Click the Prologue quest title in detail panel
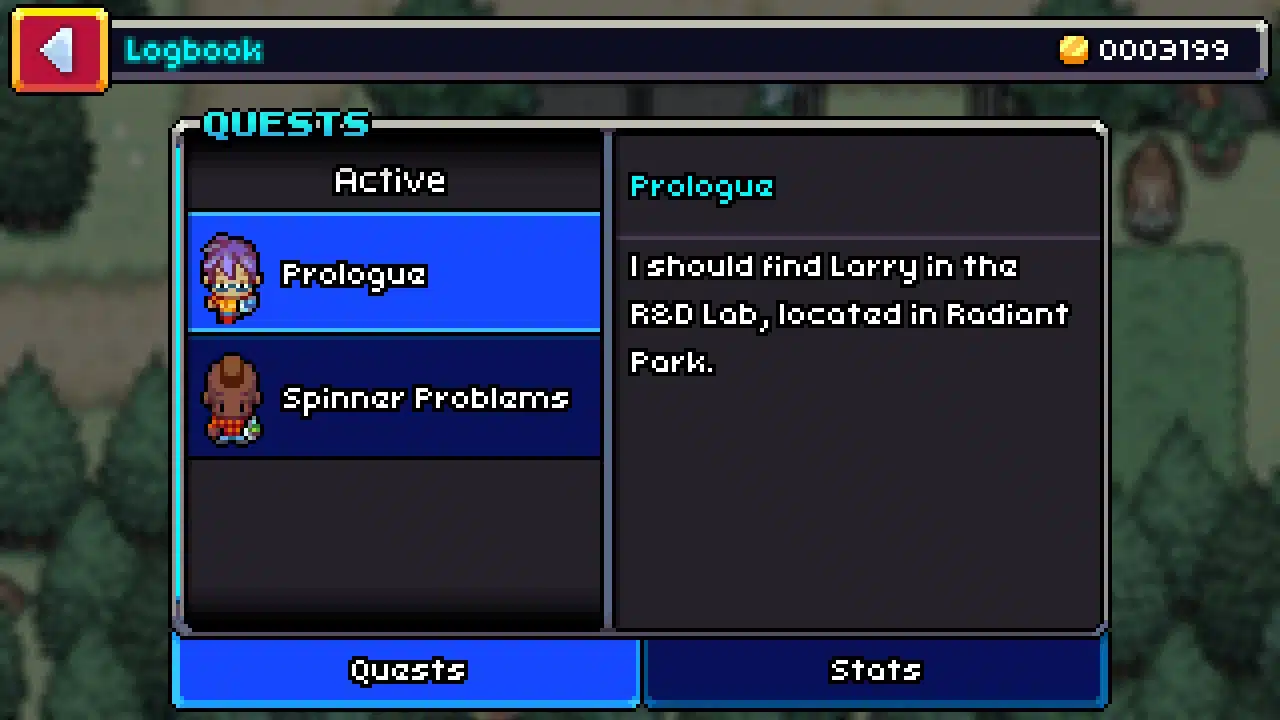1280x720 pixels. (701, 186)
